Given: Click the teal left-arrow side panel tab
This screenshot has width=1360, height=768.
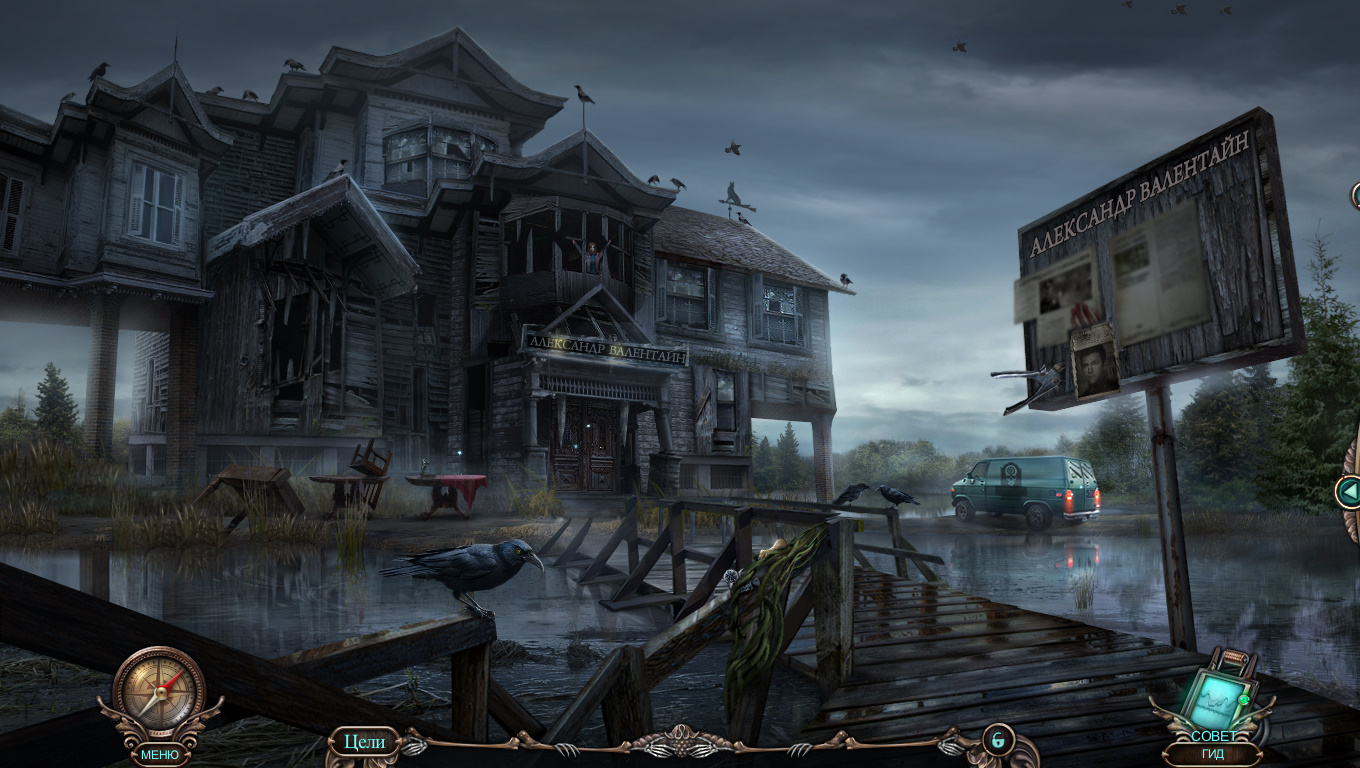Looking at the screenshot, I should (x=1349, y=491).
